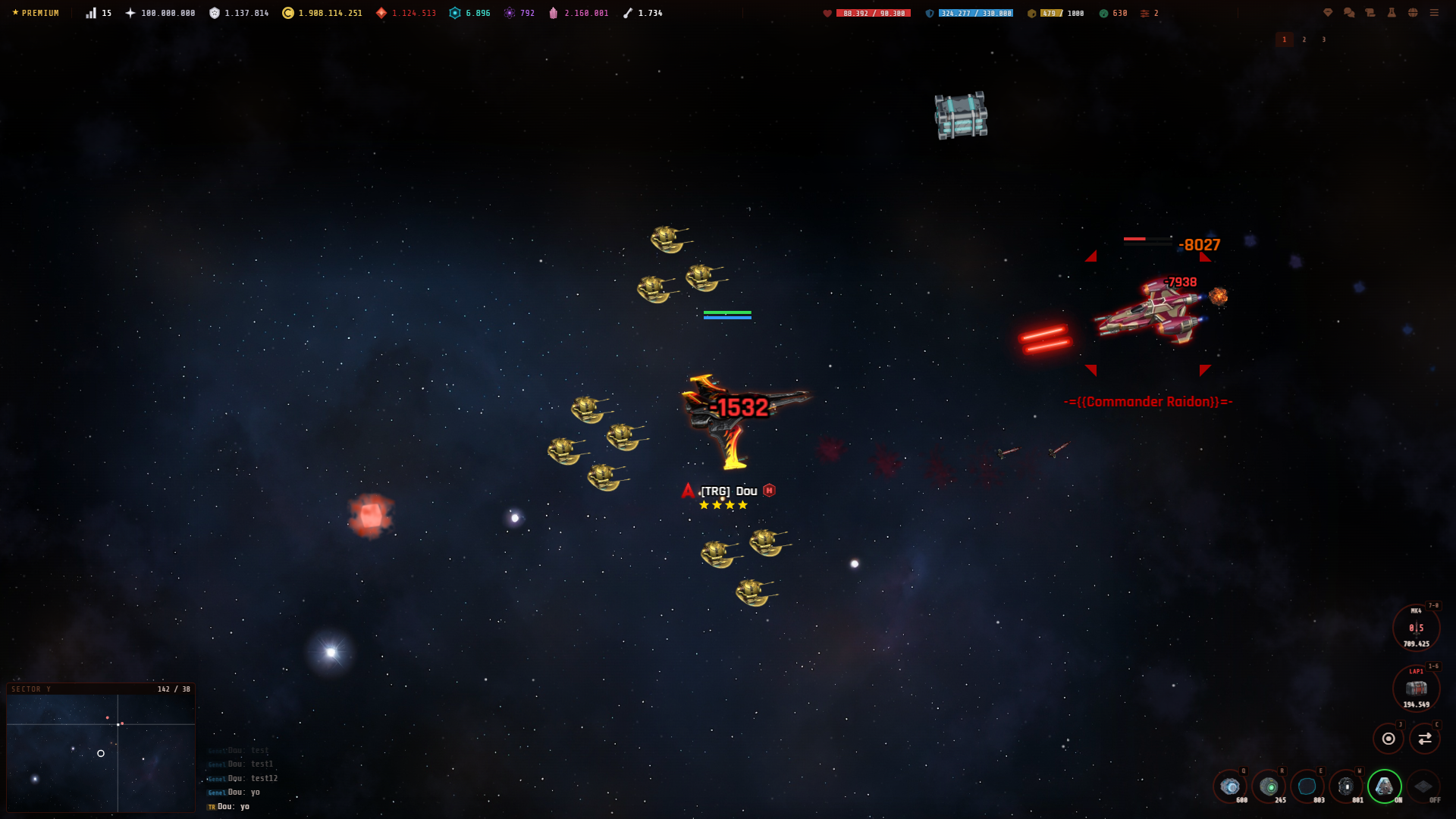1456x819 pixels.
Task: Open the tech lab flask icon
Action: coord(1392,13)
